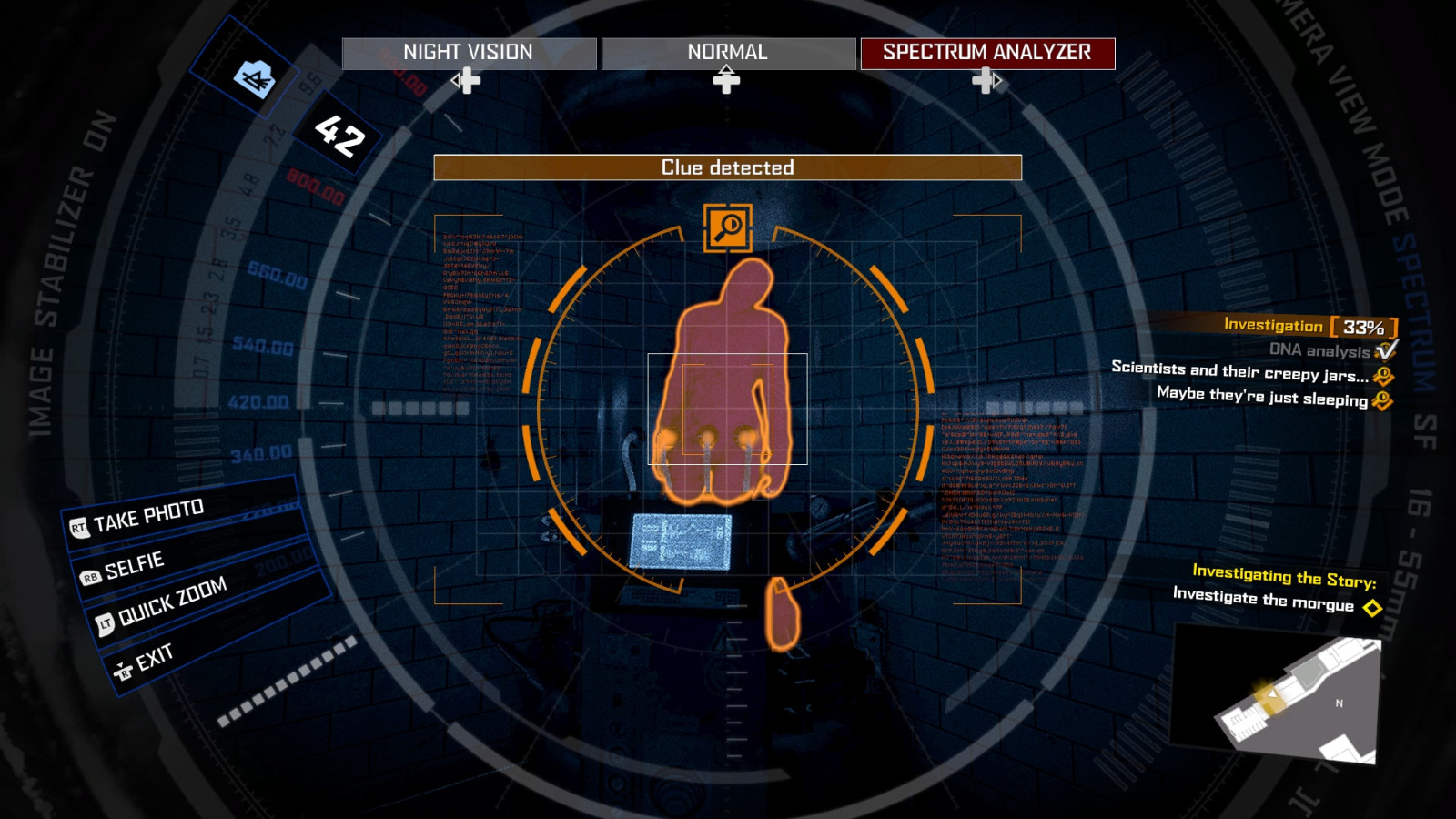Click the arrow switcher under Normal
The width and height of the screenshot is (1456, 819).
[725, 82]
